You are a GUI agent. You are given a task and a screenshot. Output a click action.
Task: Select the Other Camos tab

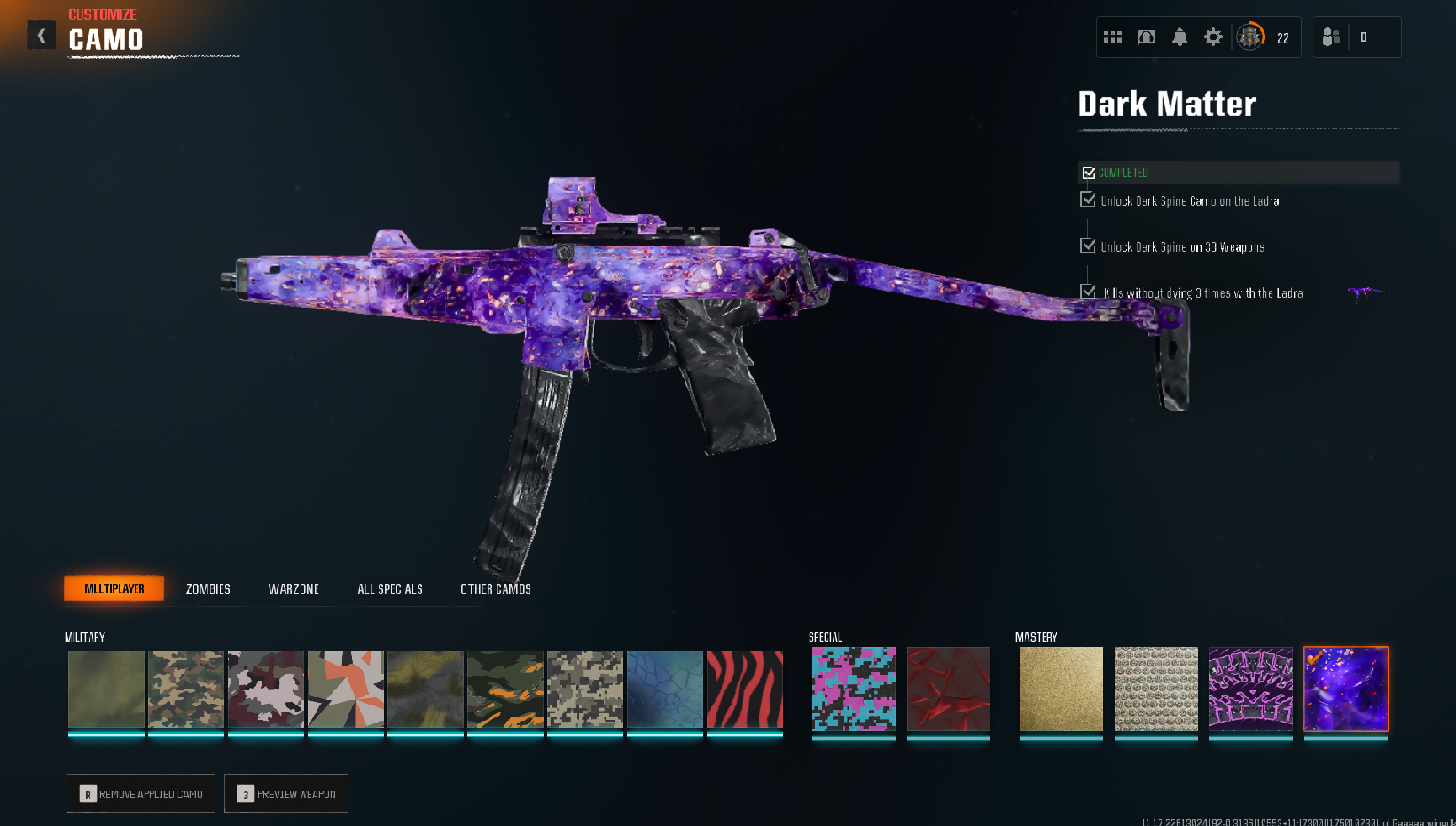pyautogui.click(x=496, y=589)
